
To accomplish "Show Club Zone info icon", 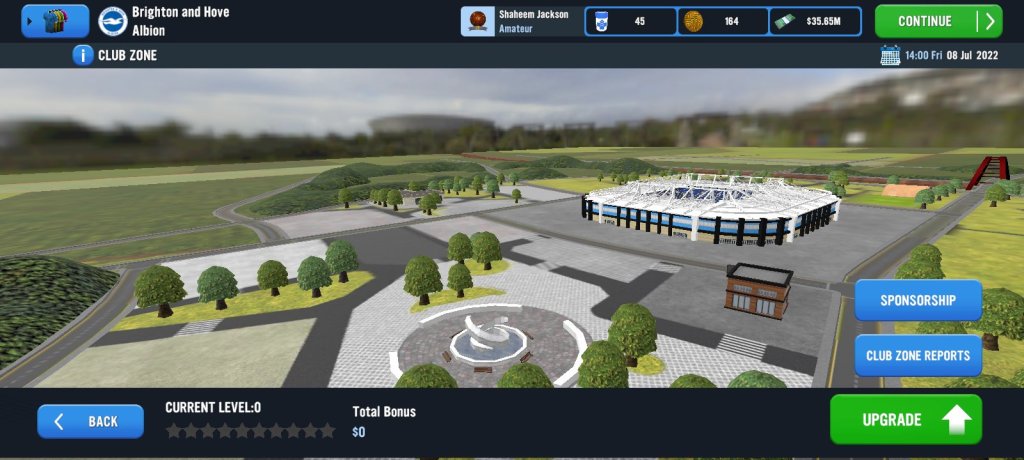I will (83, 55).
